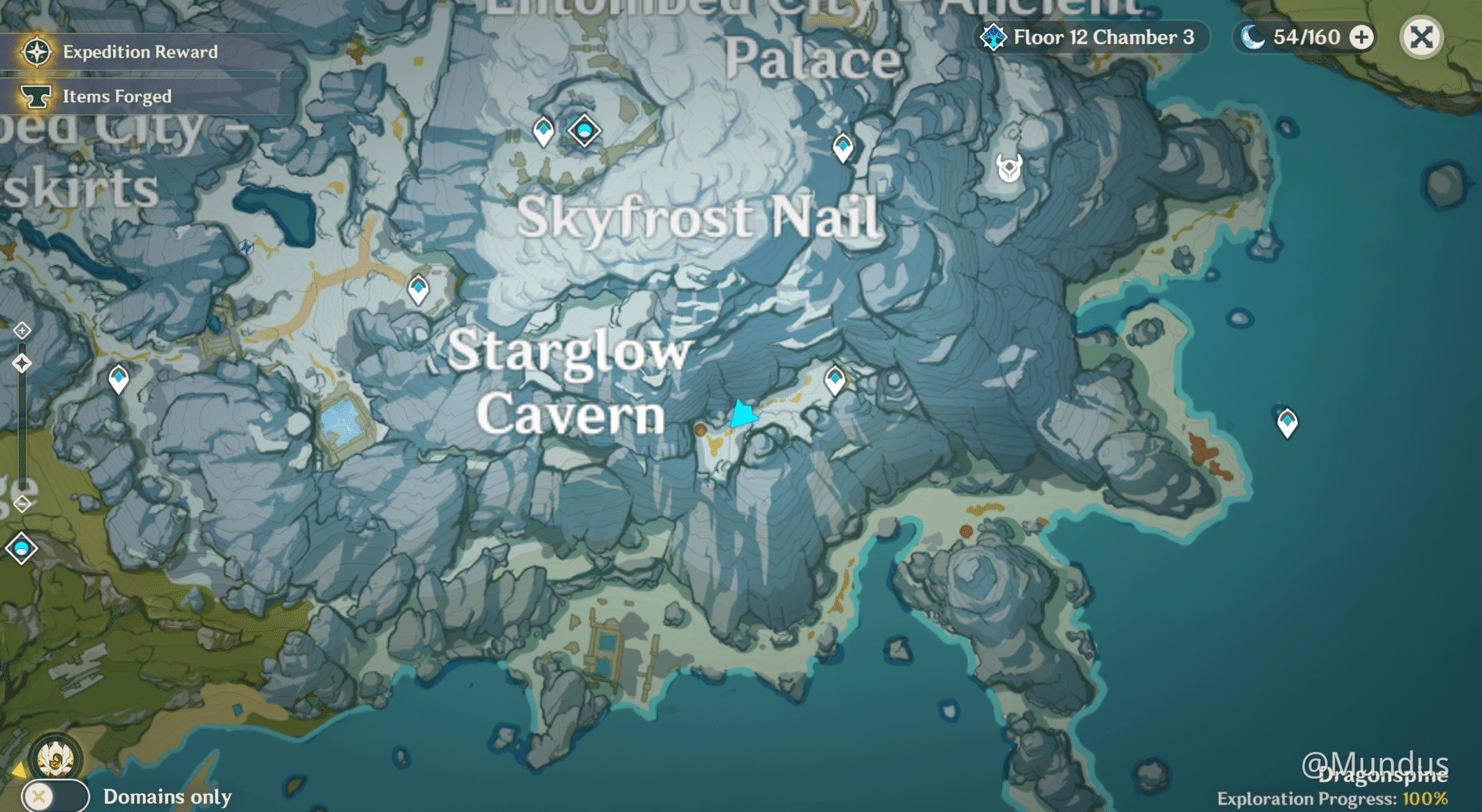Open the teleport waypoint west of Skyfrost Nail
Image resolution: width=1482 pixels, height=812 pixels.
(418, 288)
